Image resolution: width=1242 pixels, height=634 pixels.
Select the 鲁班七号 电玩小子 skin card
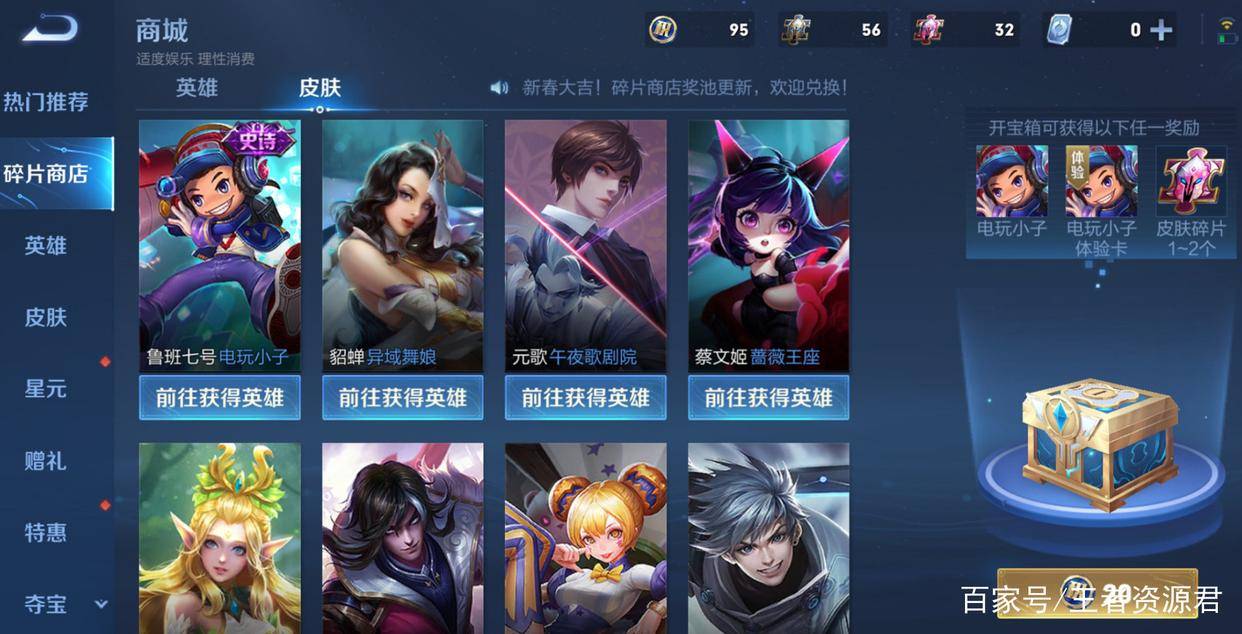[x=219, y=245]
